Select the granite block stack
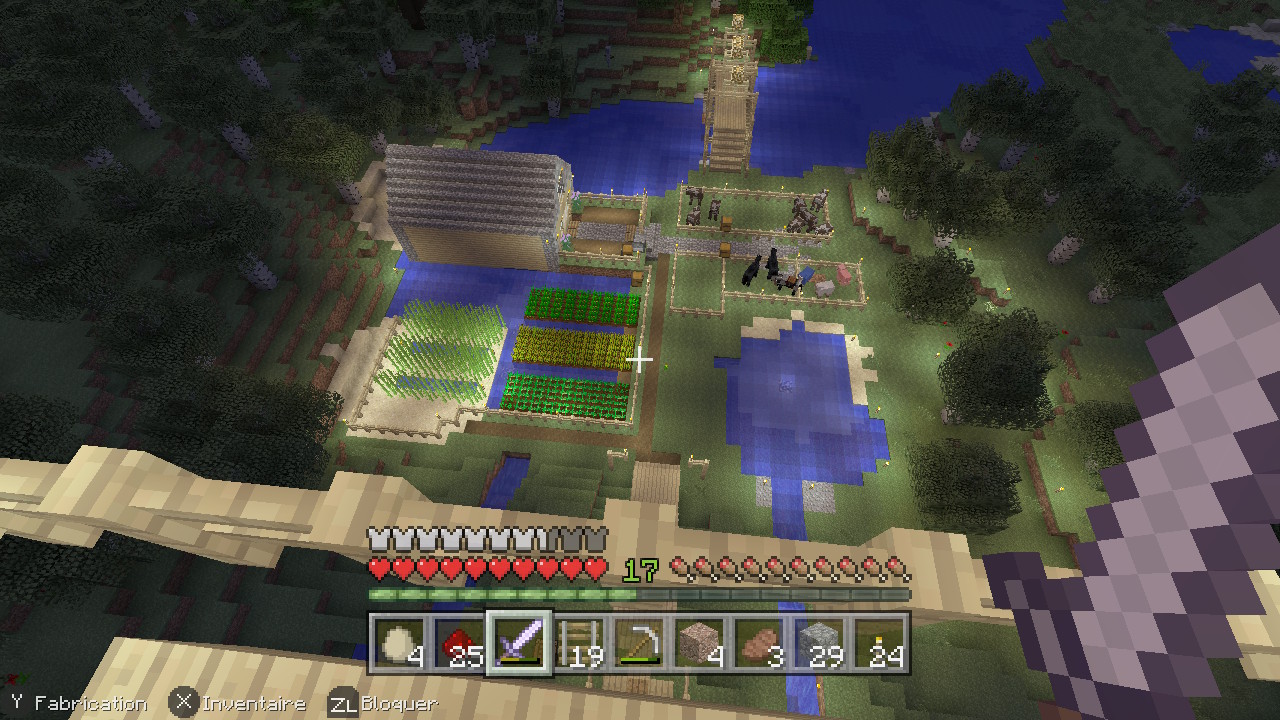Image resolution: width=1280 pixels, height=720 pixels. tap(699, 643)
